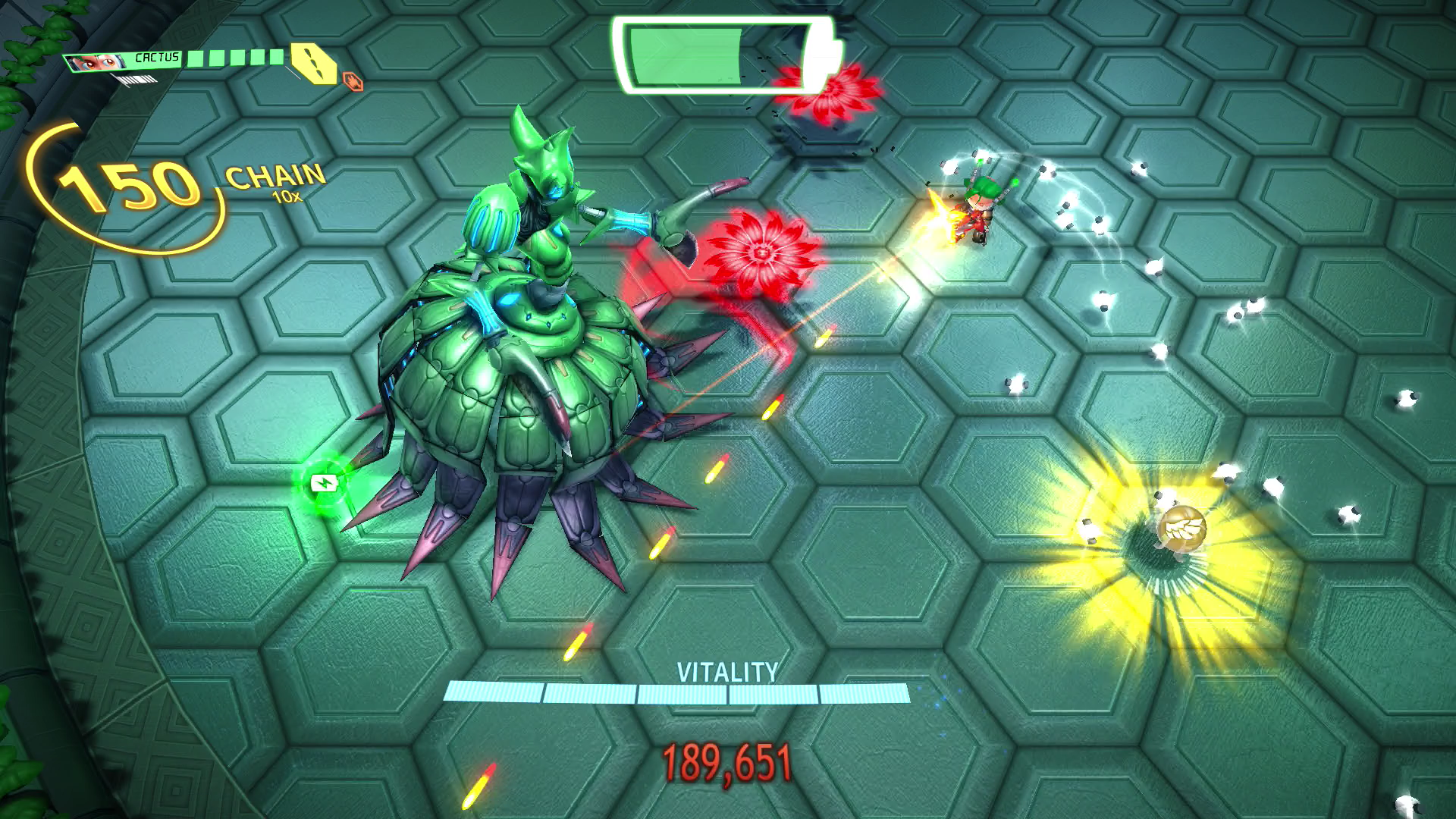
Task: Select the yellow primary weapon hexagon icon
Action: coord(315,64)
